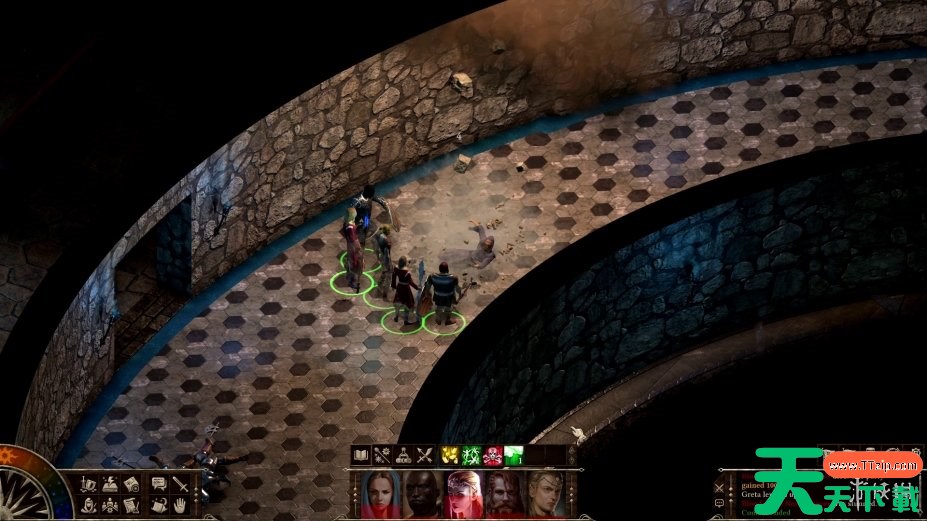Screen dimensions: 927x521
Task: Toggle the sword attack mode icon
Action: tap(180, 484)
